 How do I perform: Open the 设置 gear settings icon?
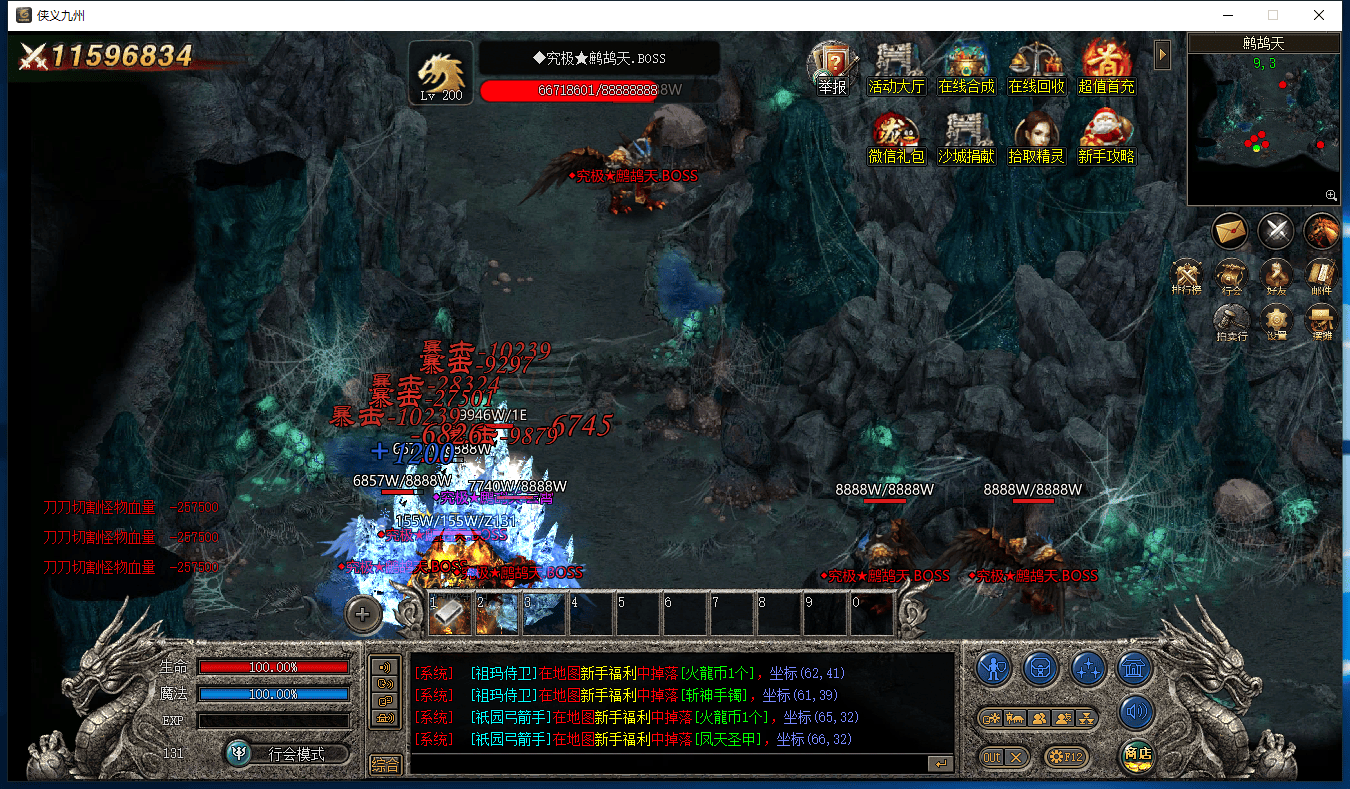(1276, 322)
